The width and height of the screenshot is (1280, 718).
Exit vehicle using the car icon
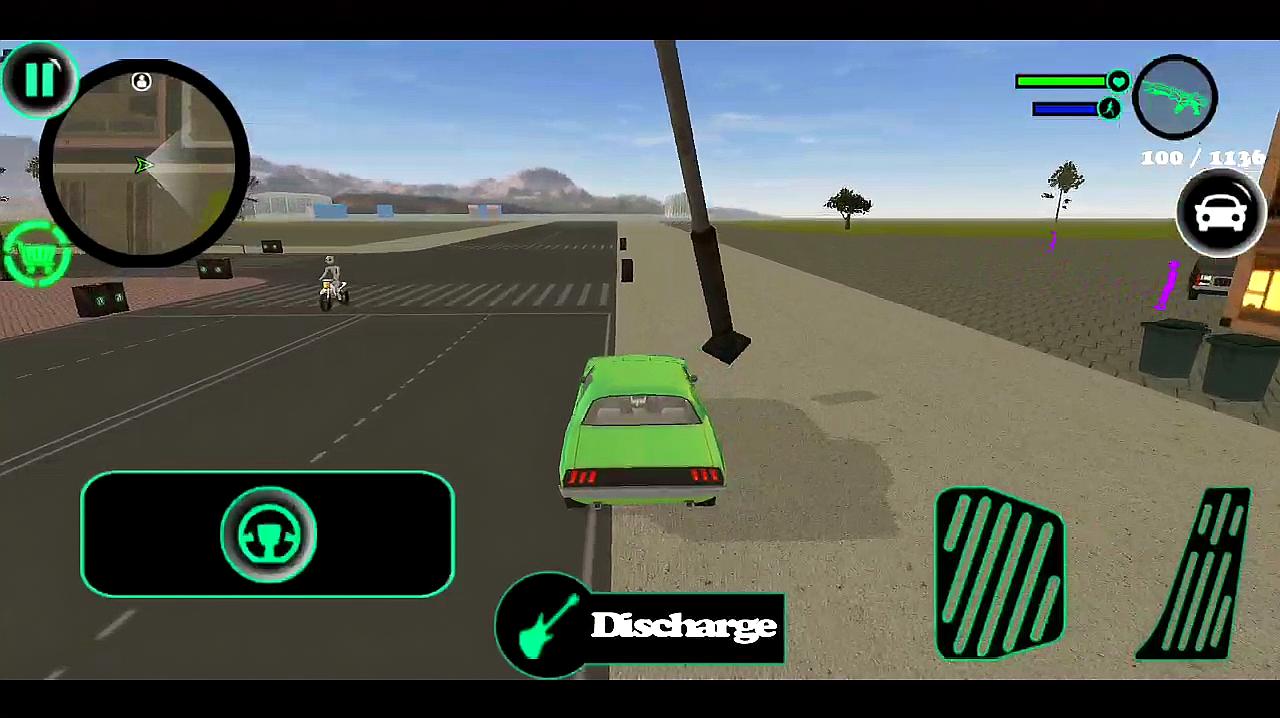tap(1220, 214)
